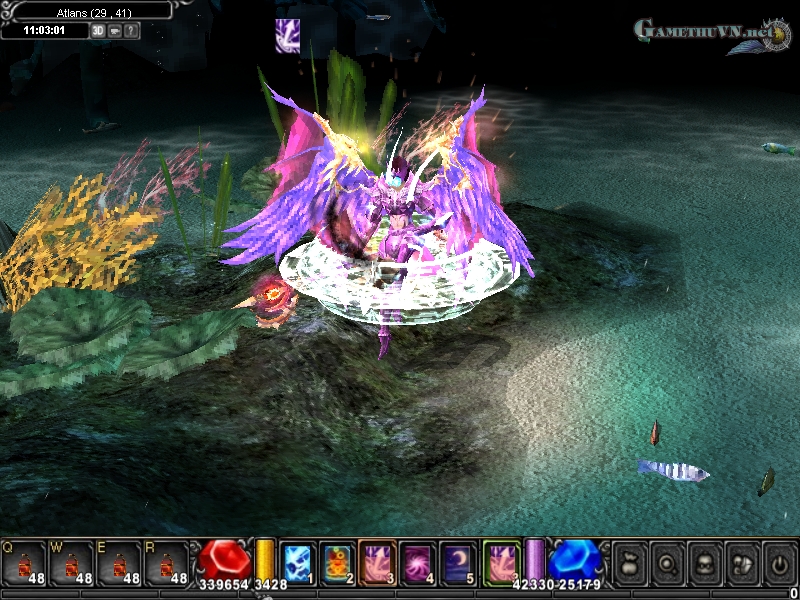Click the purple active buff icon

click(288, 36)
